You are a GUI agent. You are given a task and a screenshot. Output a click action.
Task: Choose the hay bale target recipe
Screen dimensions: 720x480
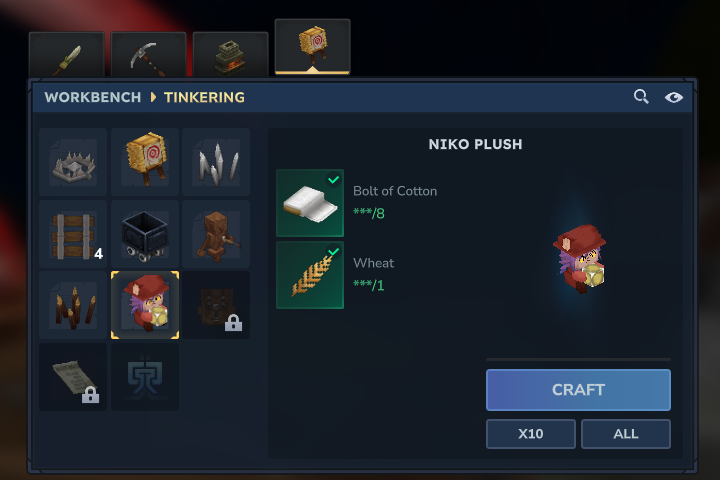click(x=145, y=162)
